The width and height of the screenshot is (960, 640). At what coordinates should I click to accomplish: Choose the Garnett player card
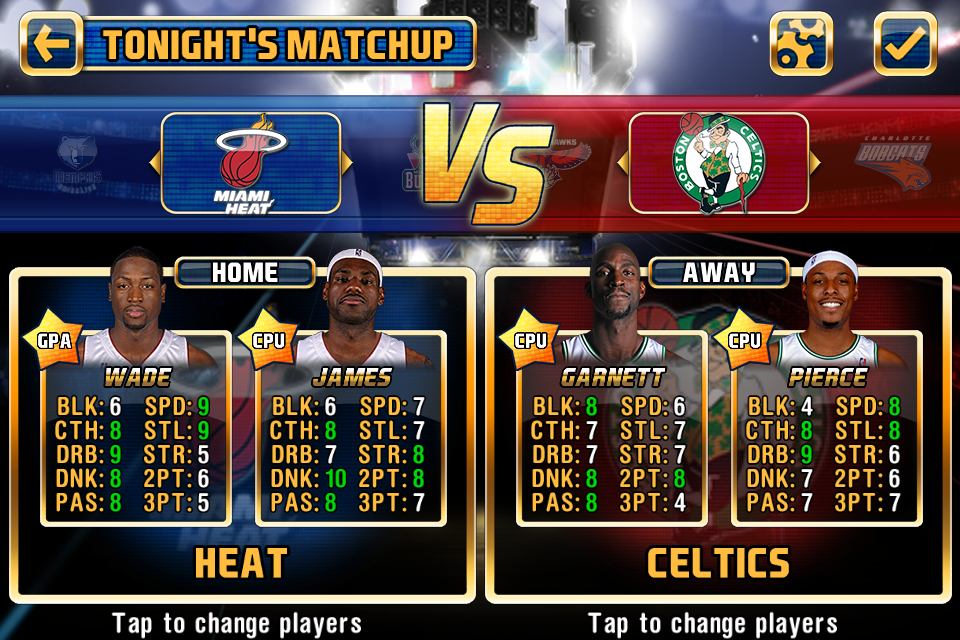(612, 430)
